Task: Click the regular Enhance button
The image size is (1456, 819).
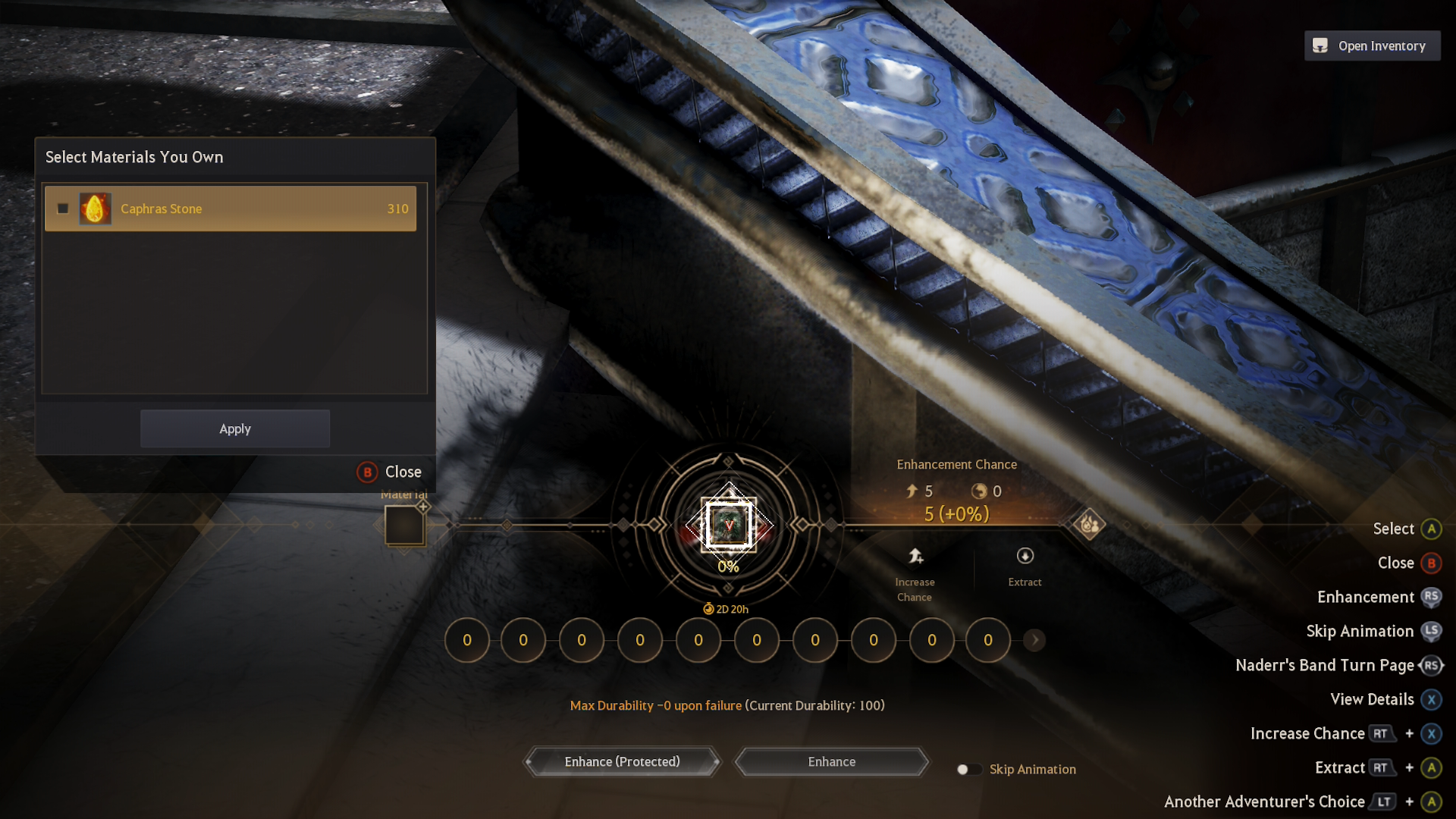Action: click(832, 761)
